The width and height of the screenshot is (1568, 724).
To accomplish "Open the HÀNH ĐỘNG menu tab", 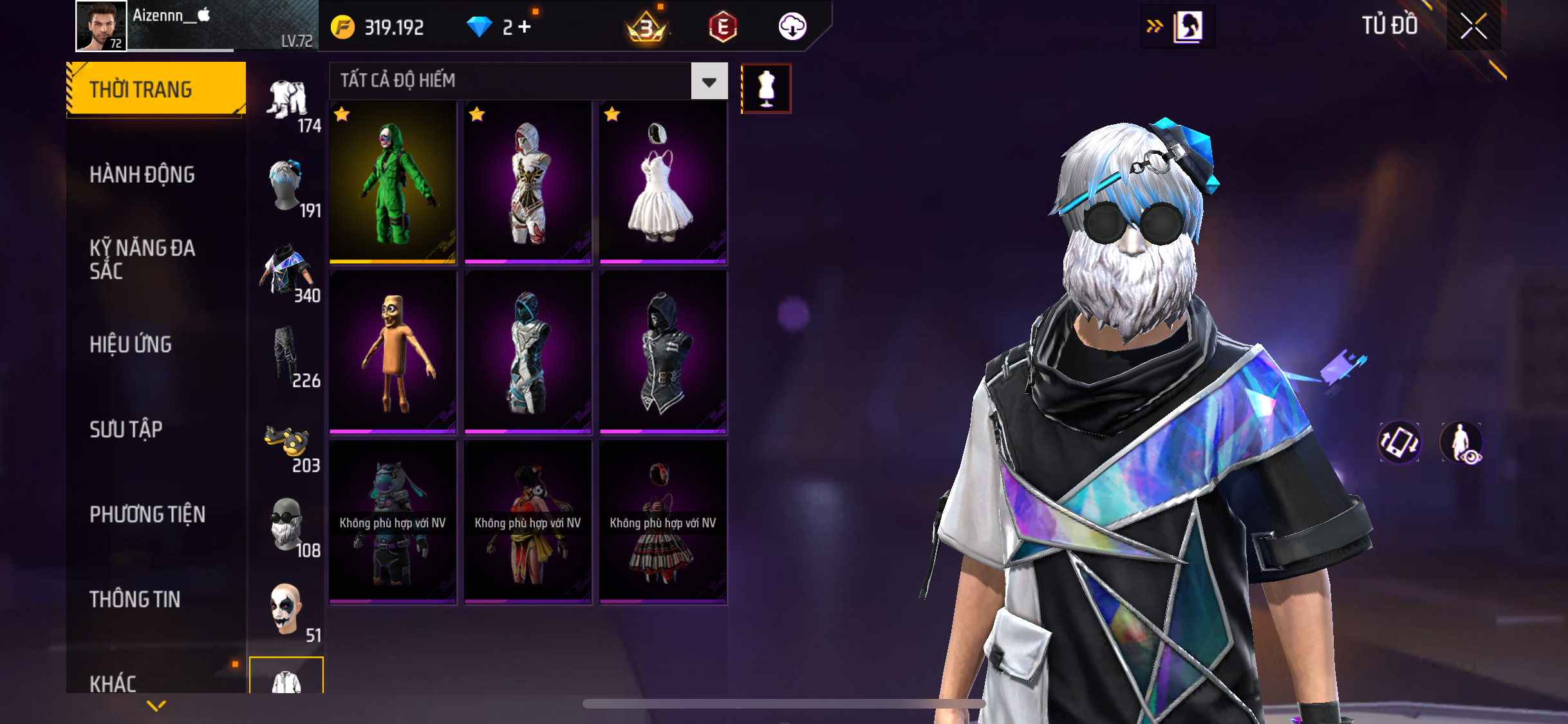I will (142, 174).
